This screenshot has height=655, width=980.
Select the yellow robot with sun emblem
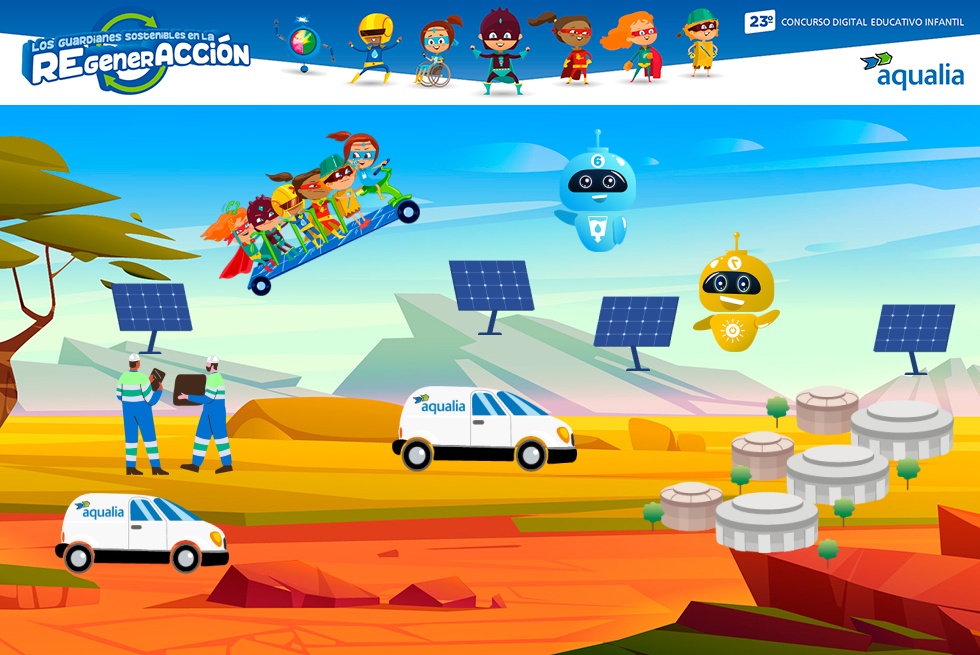(x=736, y=297)
